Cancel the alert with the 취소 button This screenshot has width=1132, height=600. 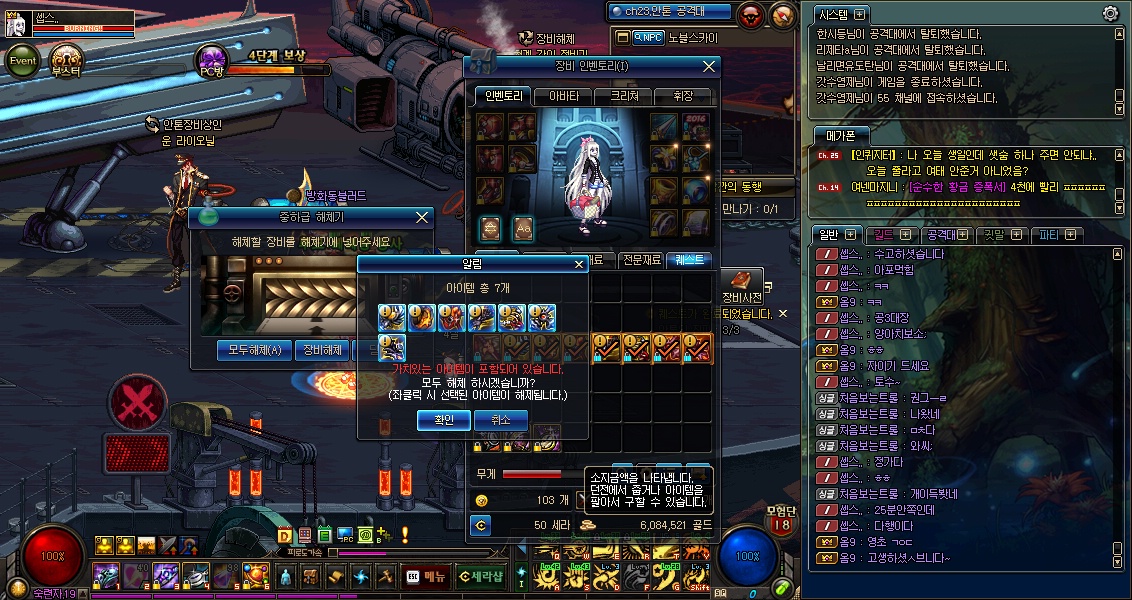500,421
